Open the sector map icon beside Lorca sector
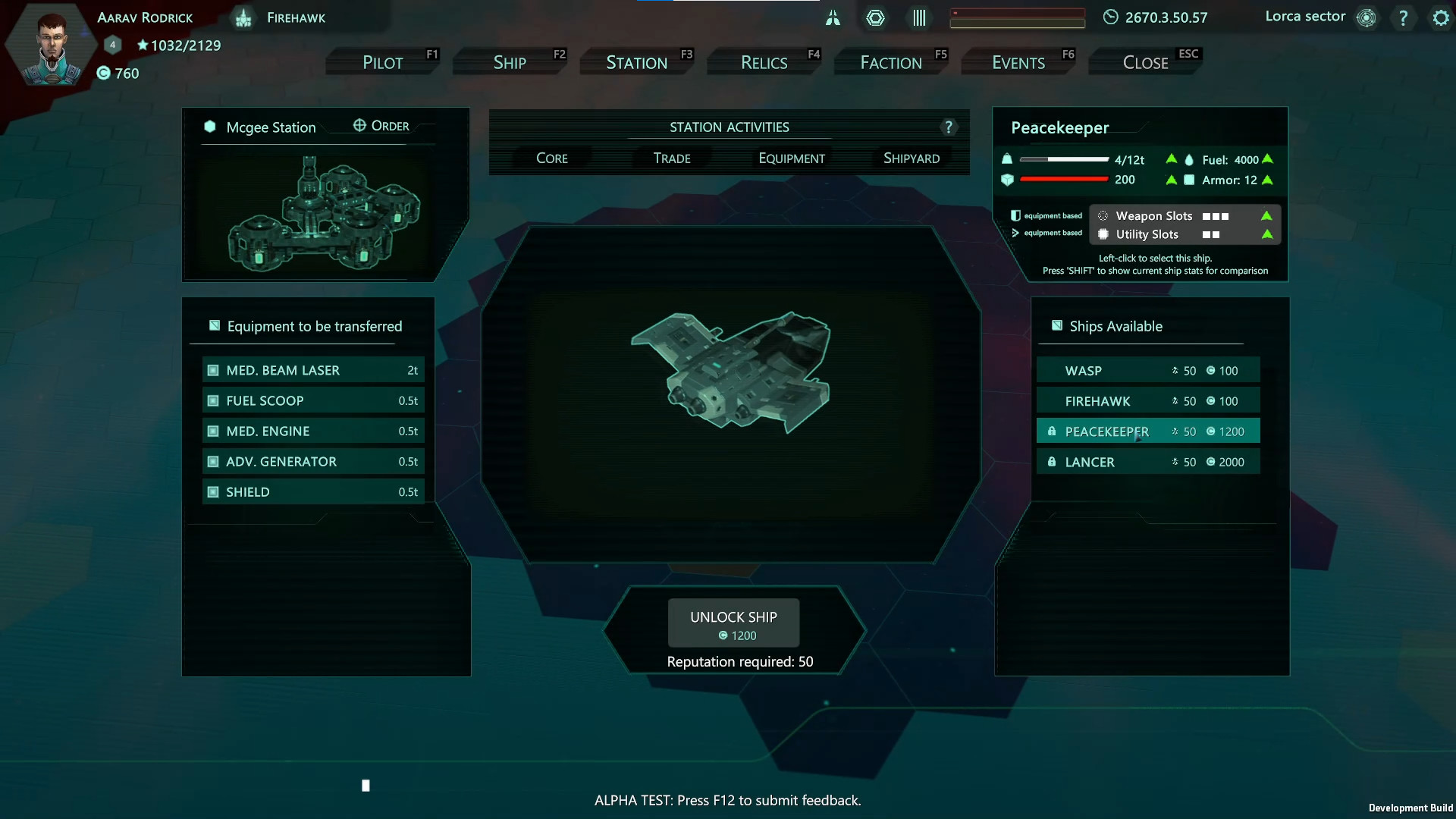 [1367, 17]
